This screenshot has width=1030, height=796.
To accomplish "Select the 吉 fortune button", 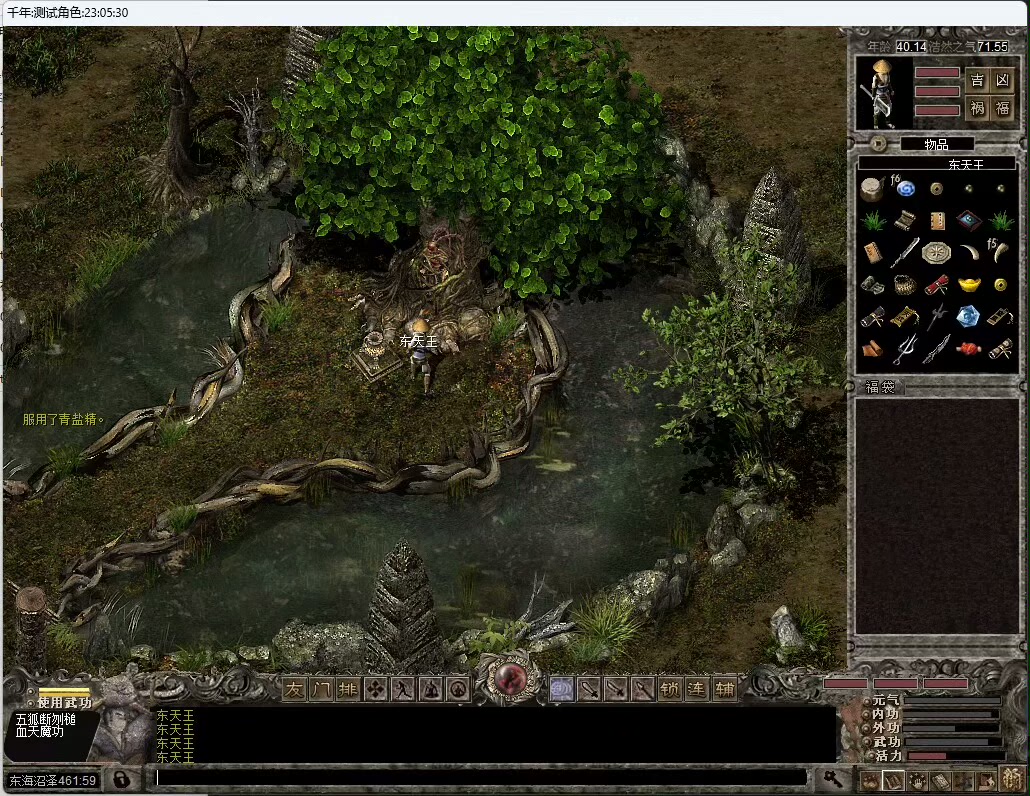I will (x=977, y=81).
